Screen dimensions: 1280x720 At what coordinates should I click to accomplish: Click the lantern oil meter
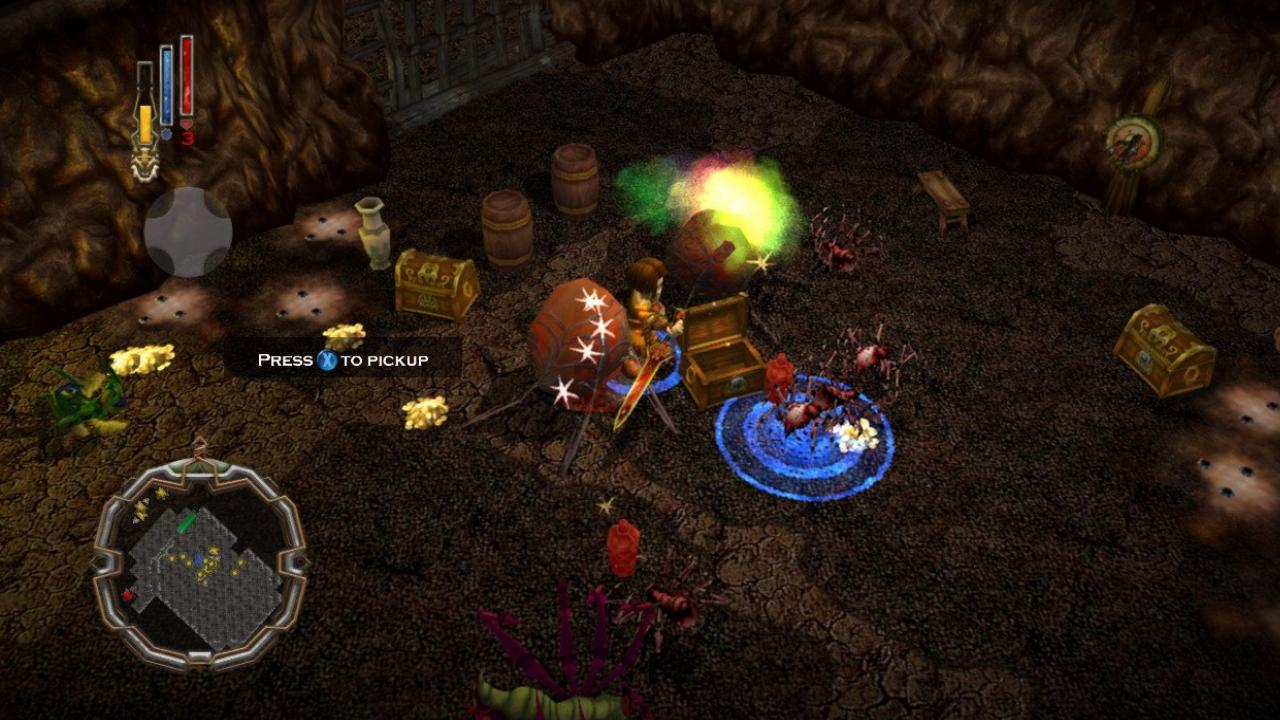pyautogui.click(x=145, y=105)
